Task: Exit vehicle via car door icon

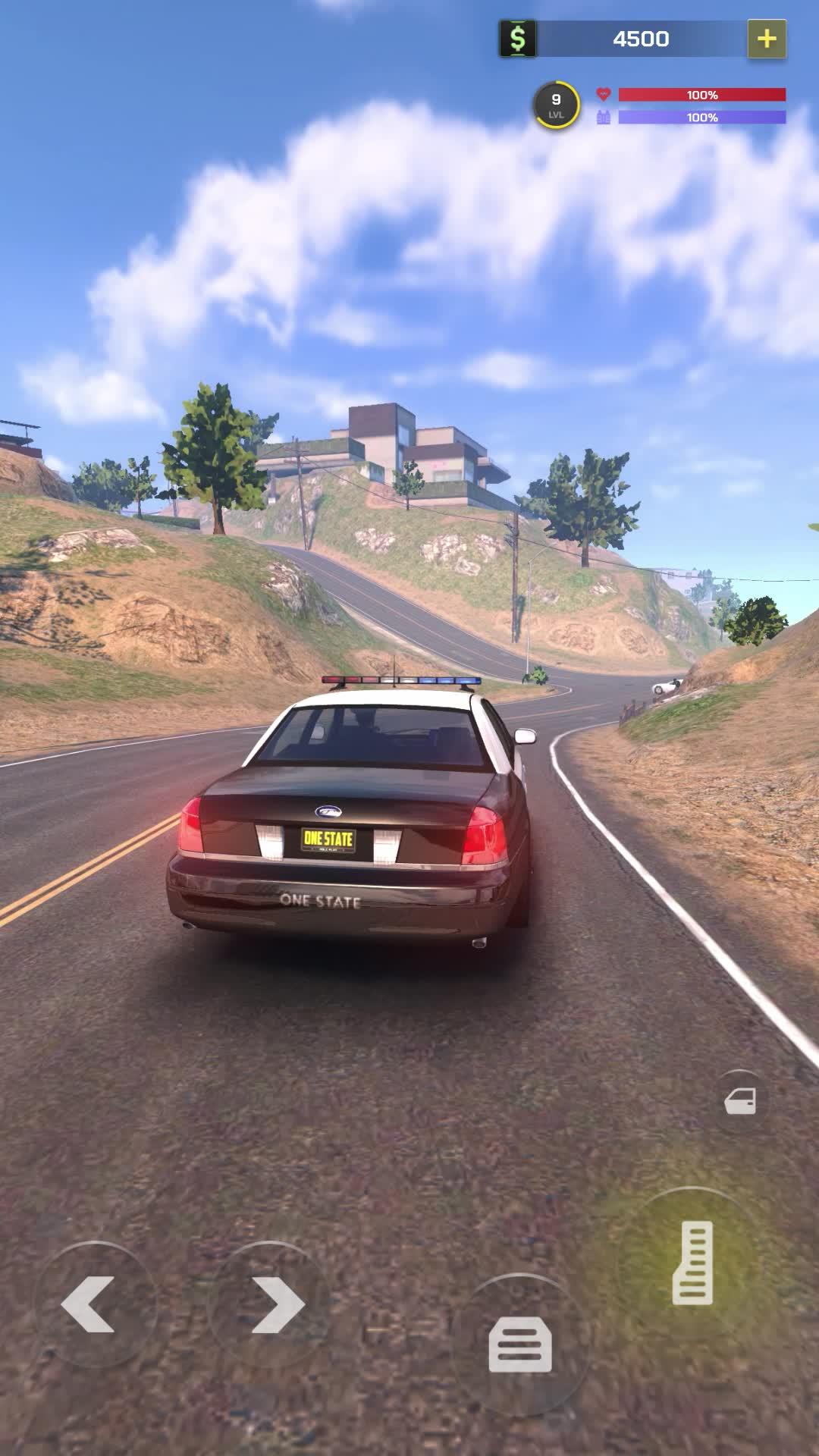Action: pos(740,1101)
